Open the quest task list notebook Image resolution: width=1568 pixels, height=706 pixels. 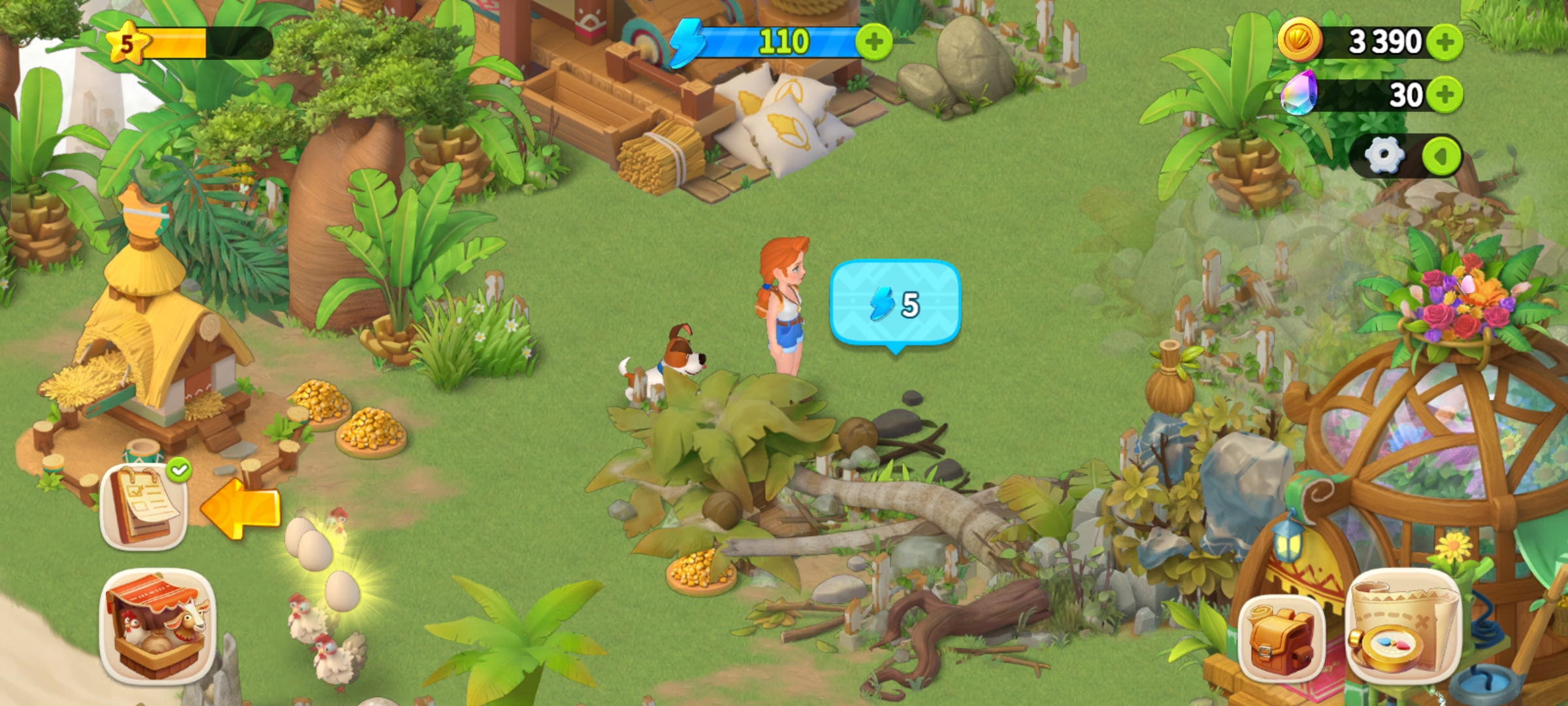click(144, 507)
